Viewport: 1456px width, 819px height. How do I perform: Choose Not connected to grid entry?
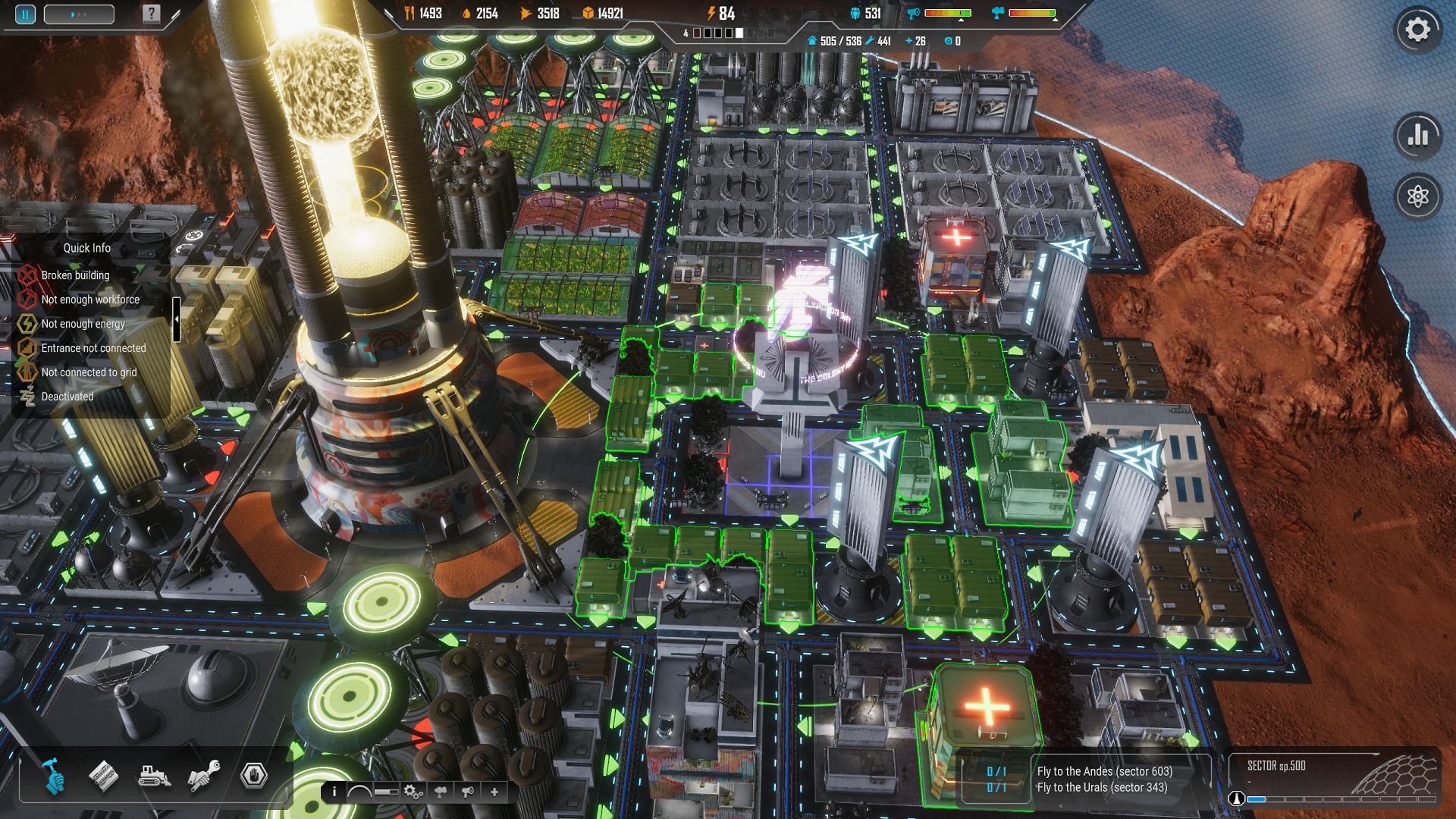pyautogui.click(x=89, y=372)
